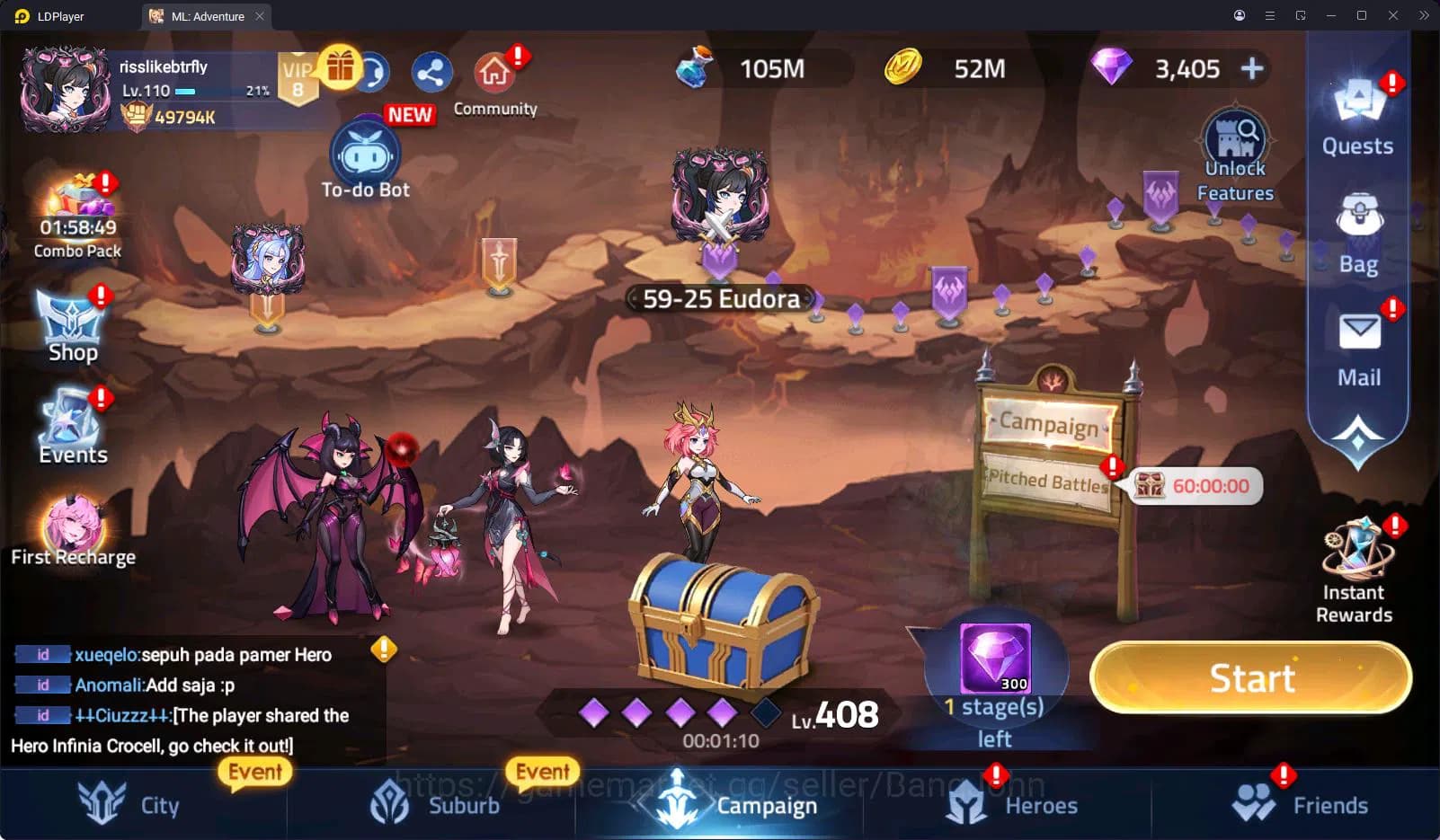The image size is (1440, 840).
Task: Collapse the right sidebar with the arrow
Action: [x=1356, y=433]
